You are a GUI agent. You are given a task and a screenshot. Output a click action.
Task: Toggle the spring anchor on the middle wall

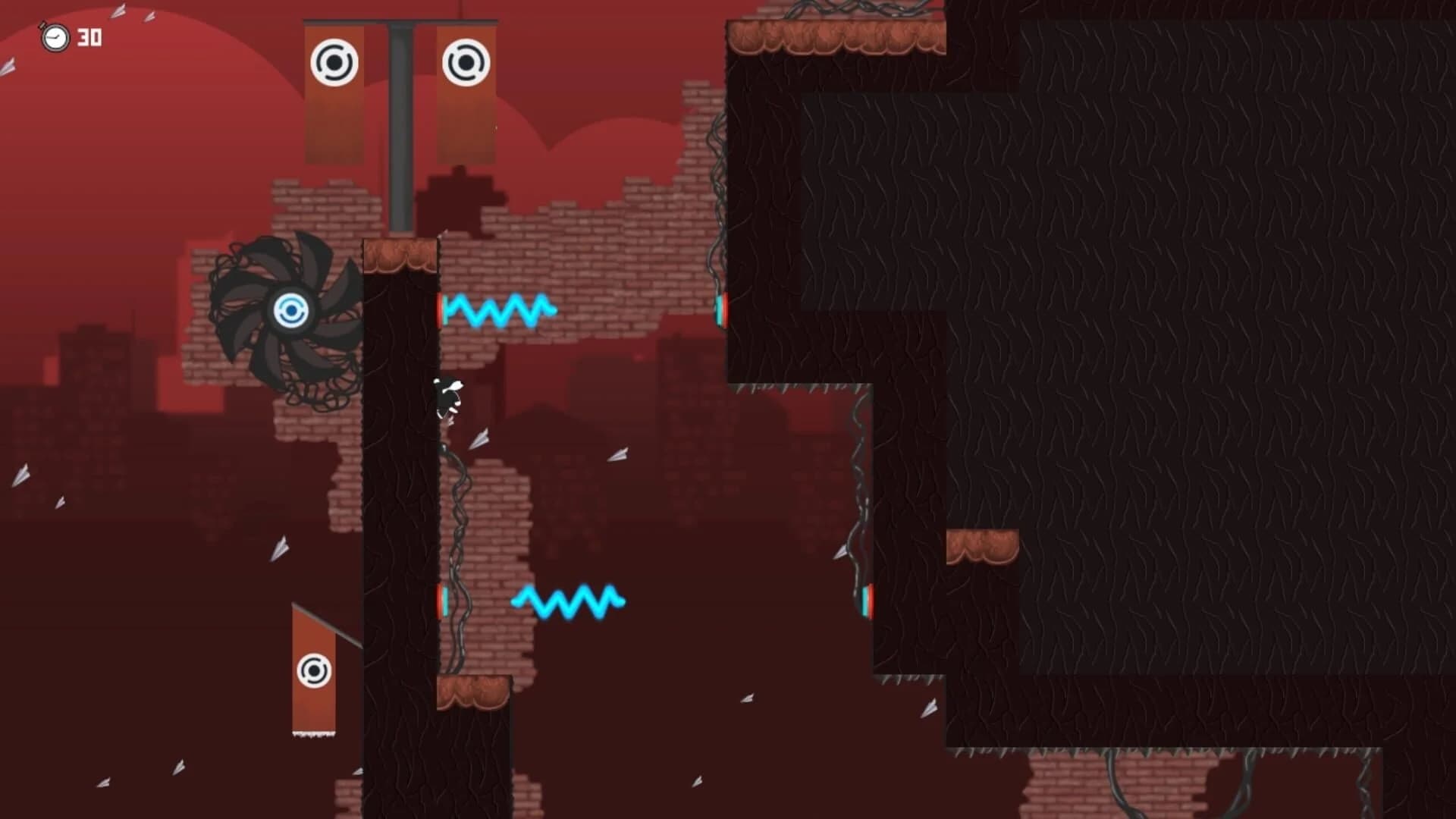coord(720,309)
